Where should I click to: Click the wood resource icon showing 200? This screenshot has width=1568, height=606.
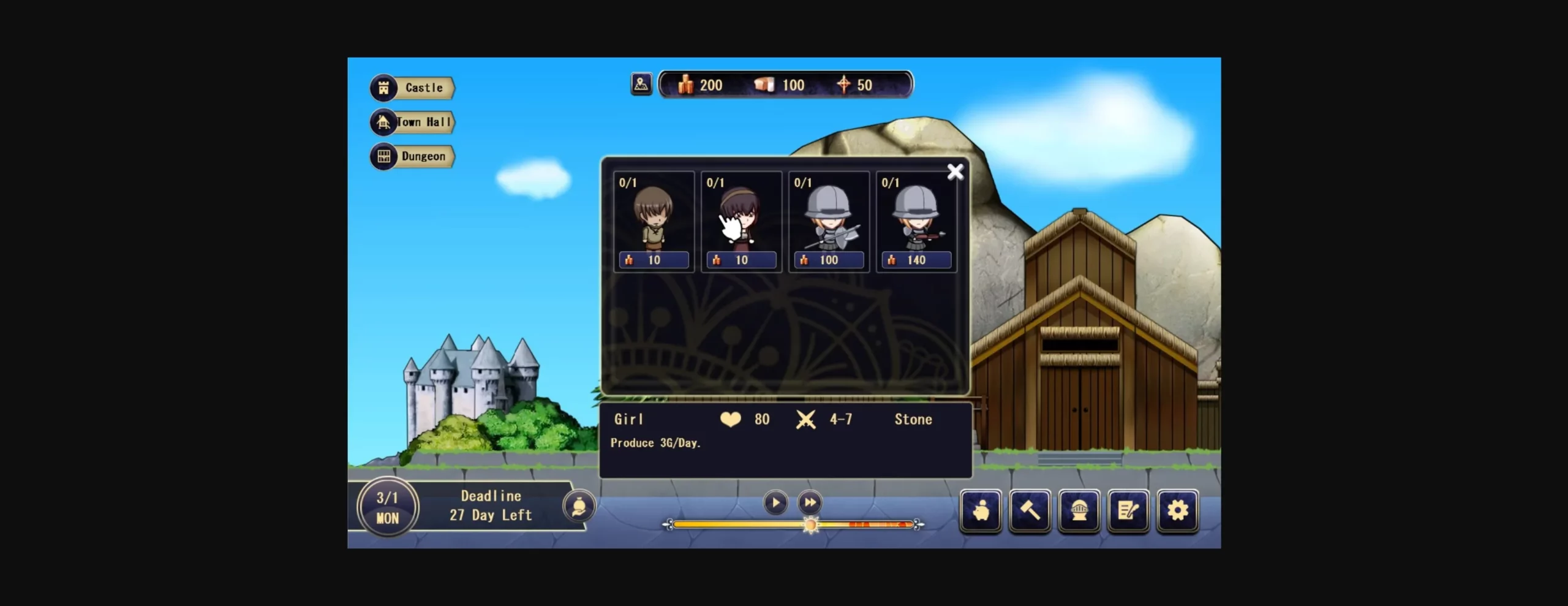coord(686,85)
